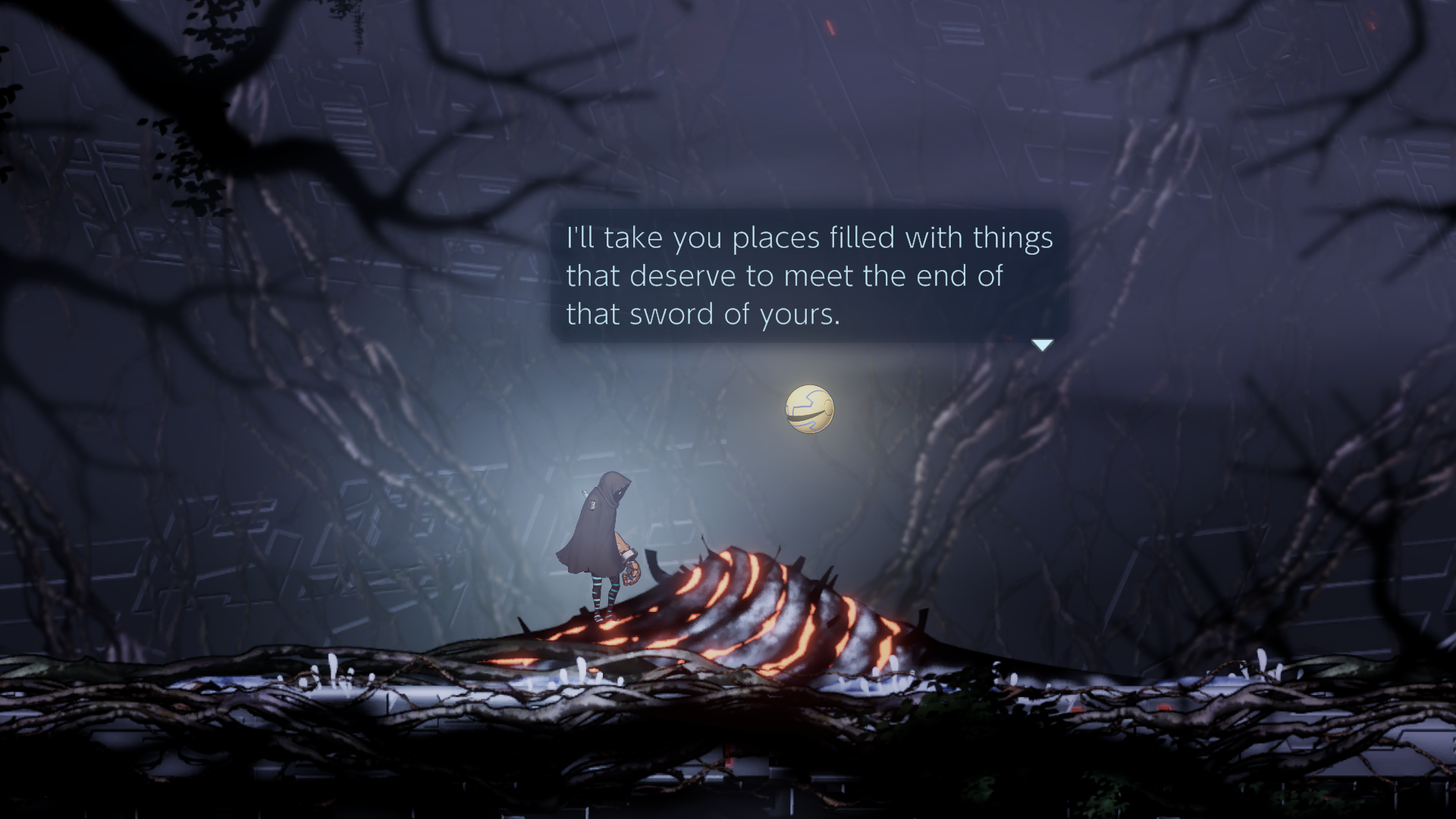
Task: Click the floating golden orb companion
Action: click(x=811, y=409)
